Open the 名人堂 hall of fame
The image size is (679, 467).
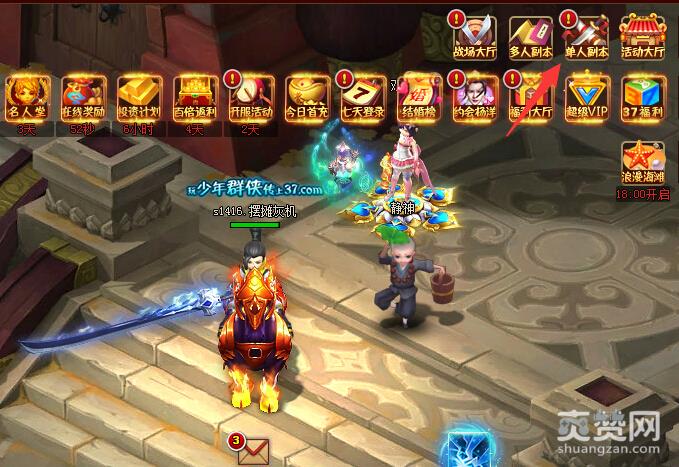[26, 97]
